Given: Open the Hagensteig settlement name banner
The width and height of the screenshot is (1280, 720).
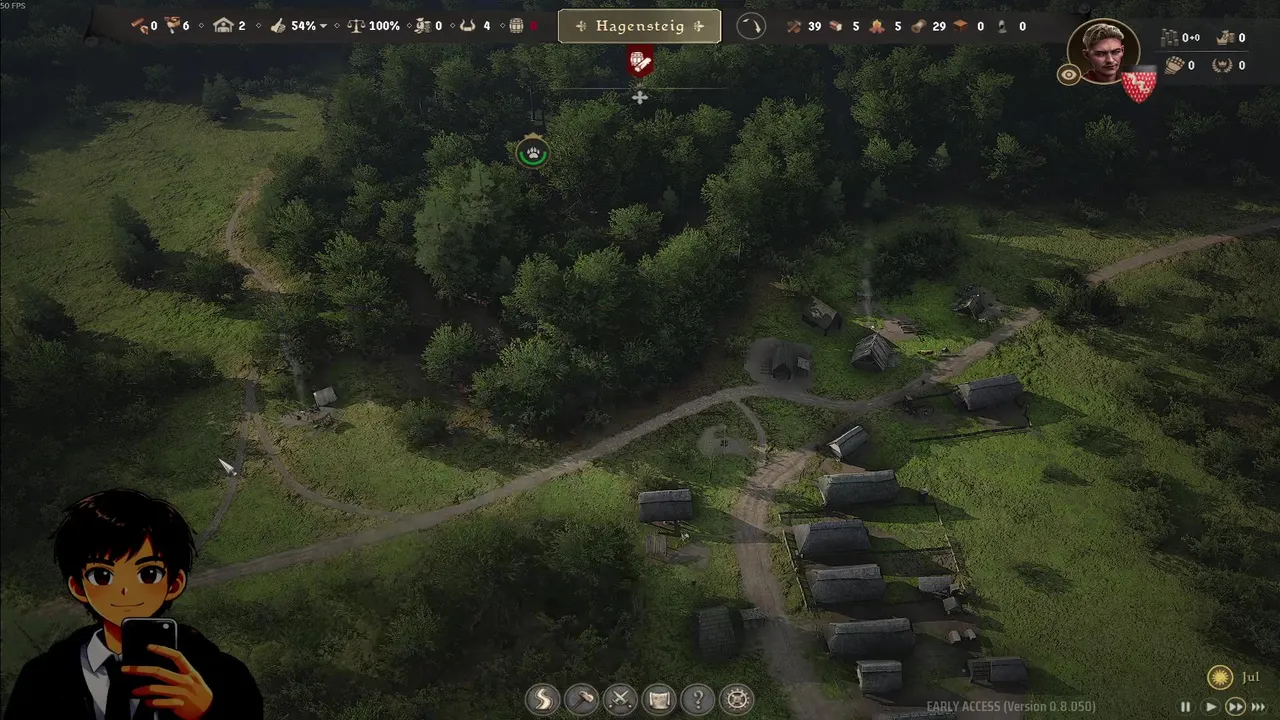Looking at the screenshot, I should point(639,26).
